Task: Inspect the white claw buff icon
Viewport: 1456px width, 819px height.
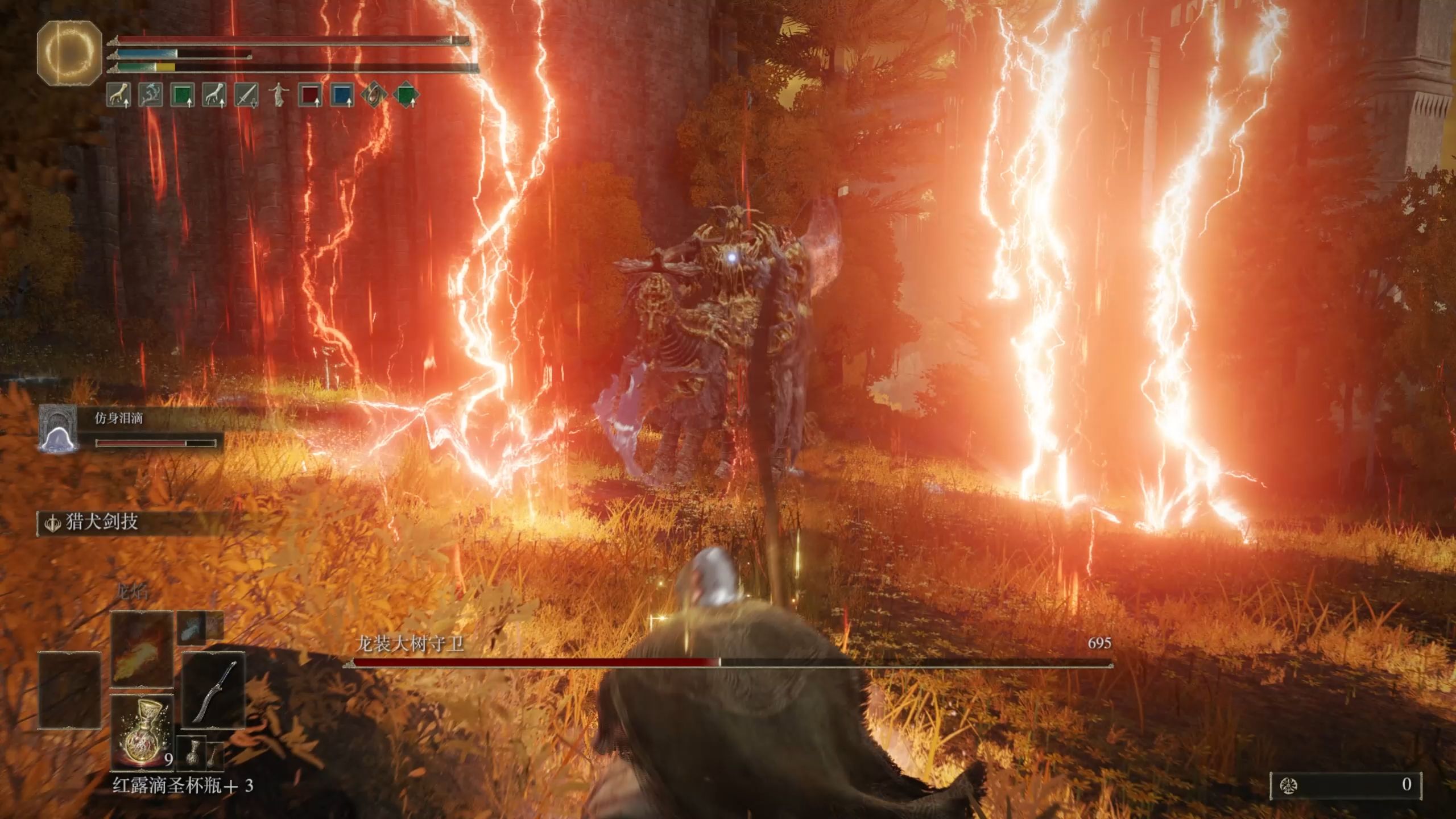Action: point(214,94)
